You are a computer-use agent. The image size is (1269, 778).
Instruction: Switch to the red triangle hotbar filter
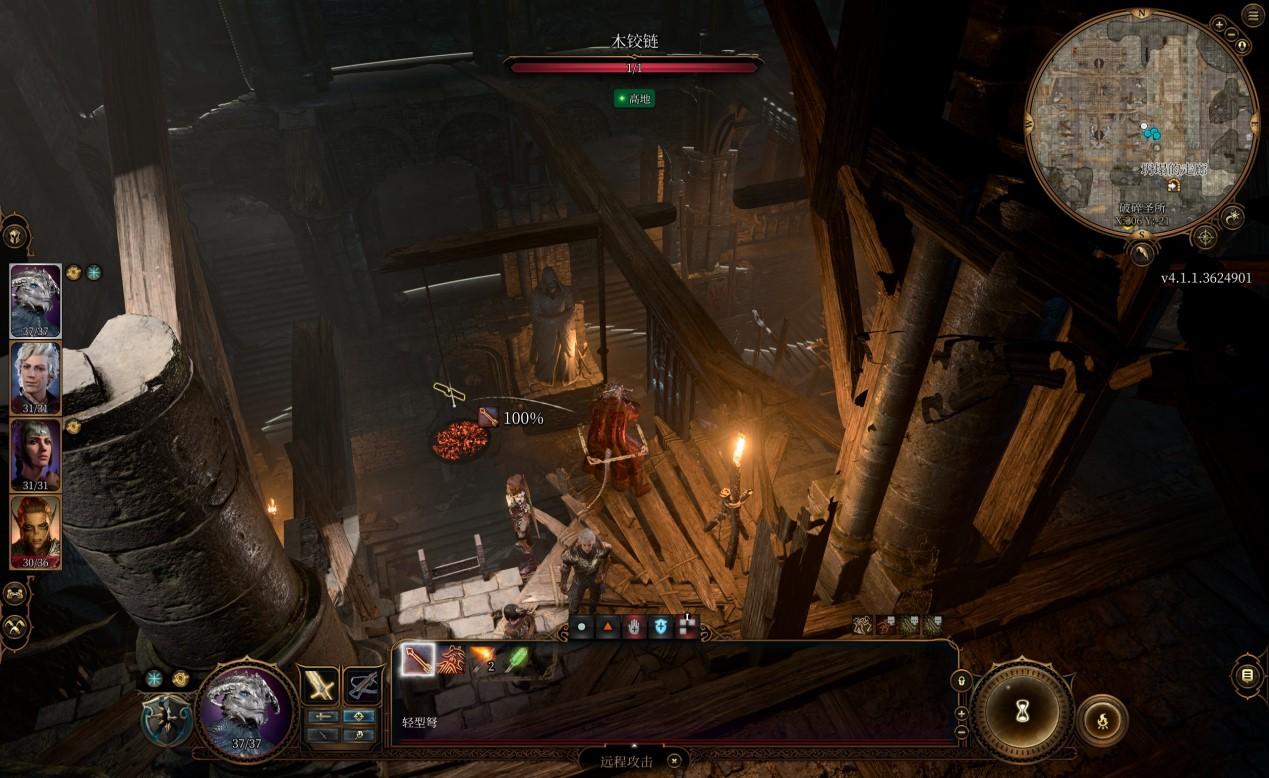click(607, 628)
